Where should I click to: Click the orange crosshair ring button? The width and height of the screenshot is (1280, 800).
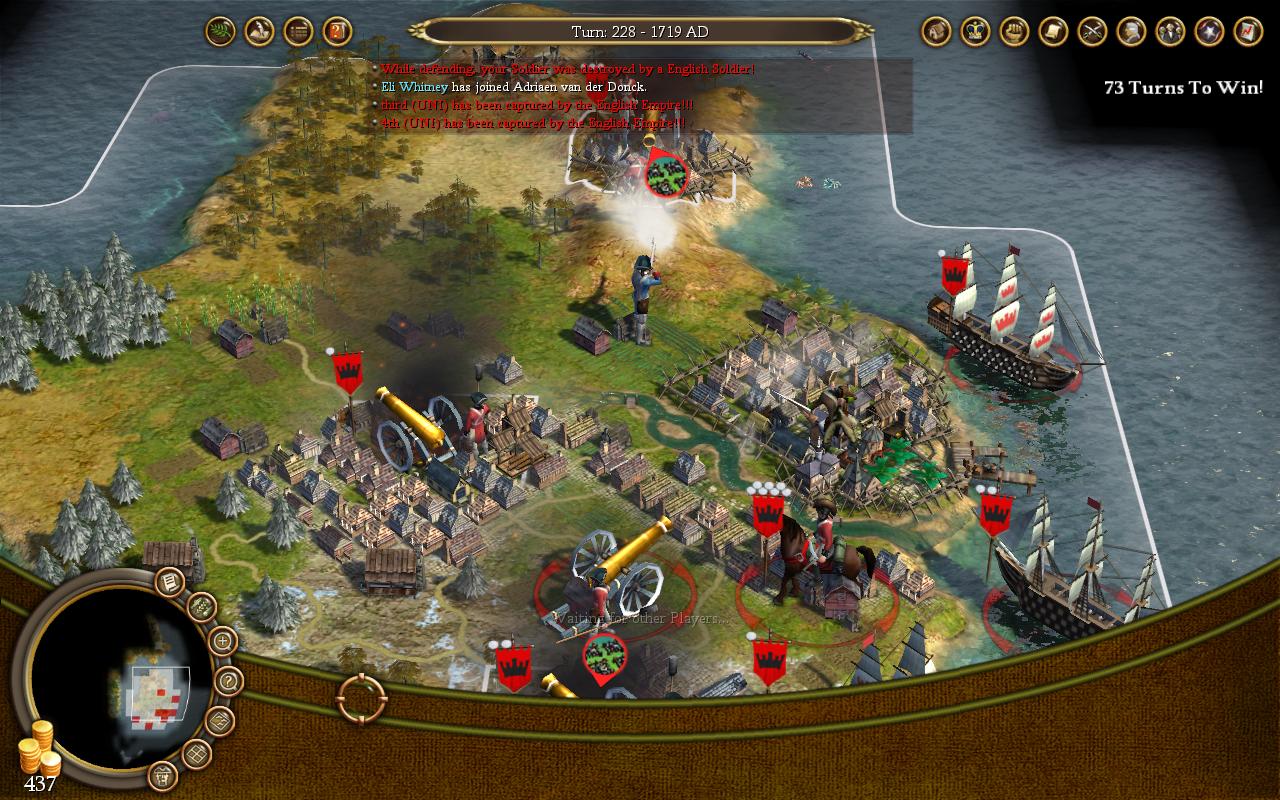click(362, 698)
